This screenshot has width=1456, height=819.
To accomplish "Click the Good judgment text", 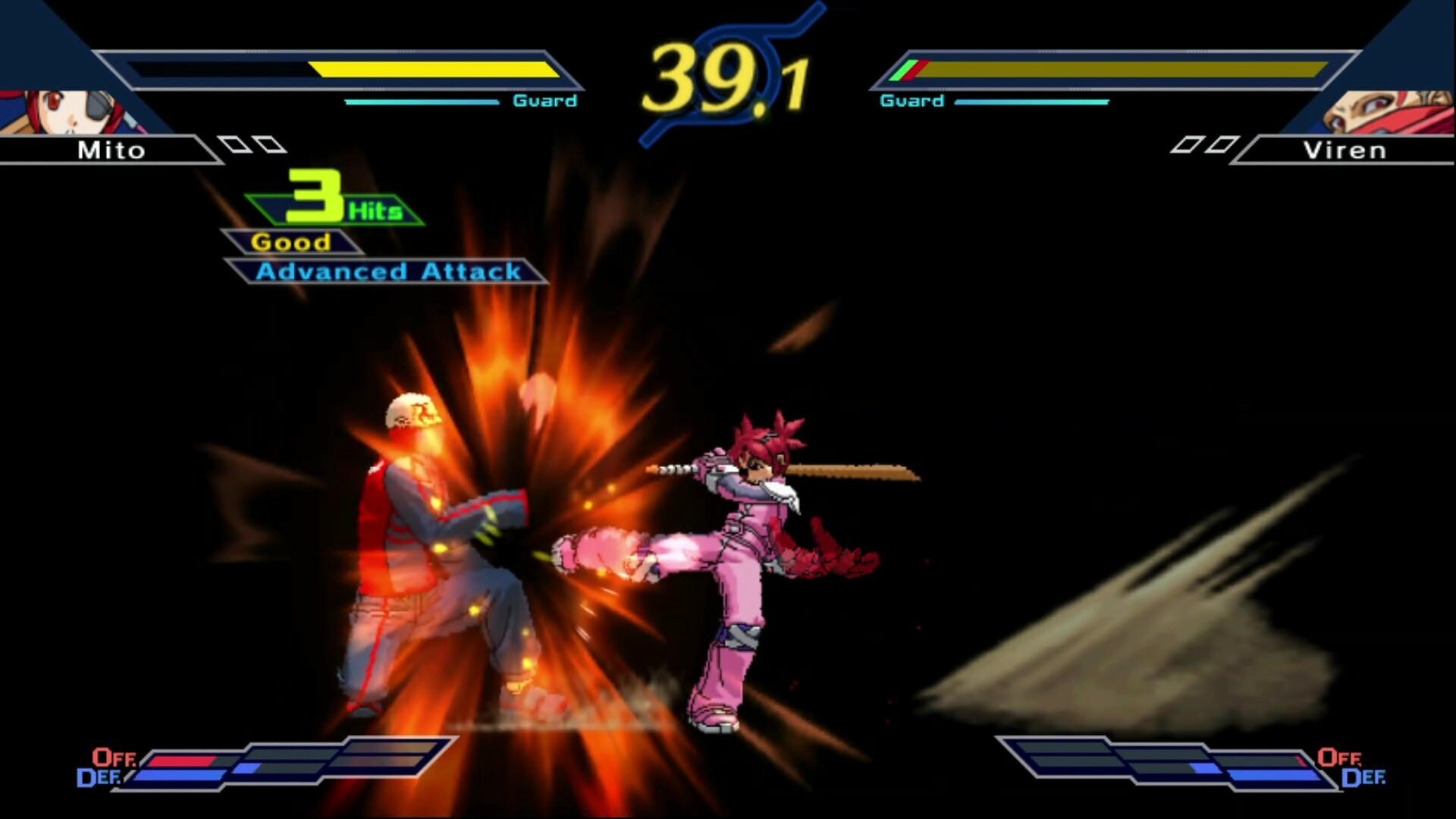I will tap(292, 241).
